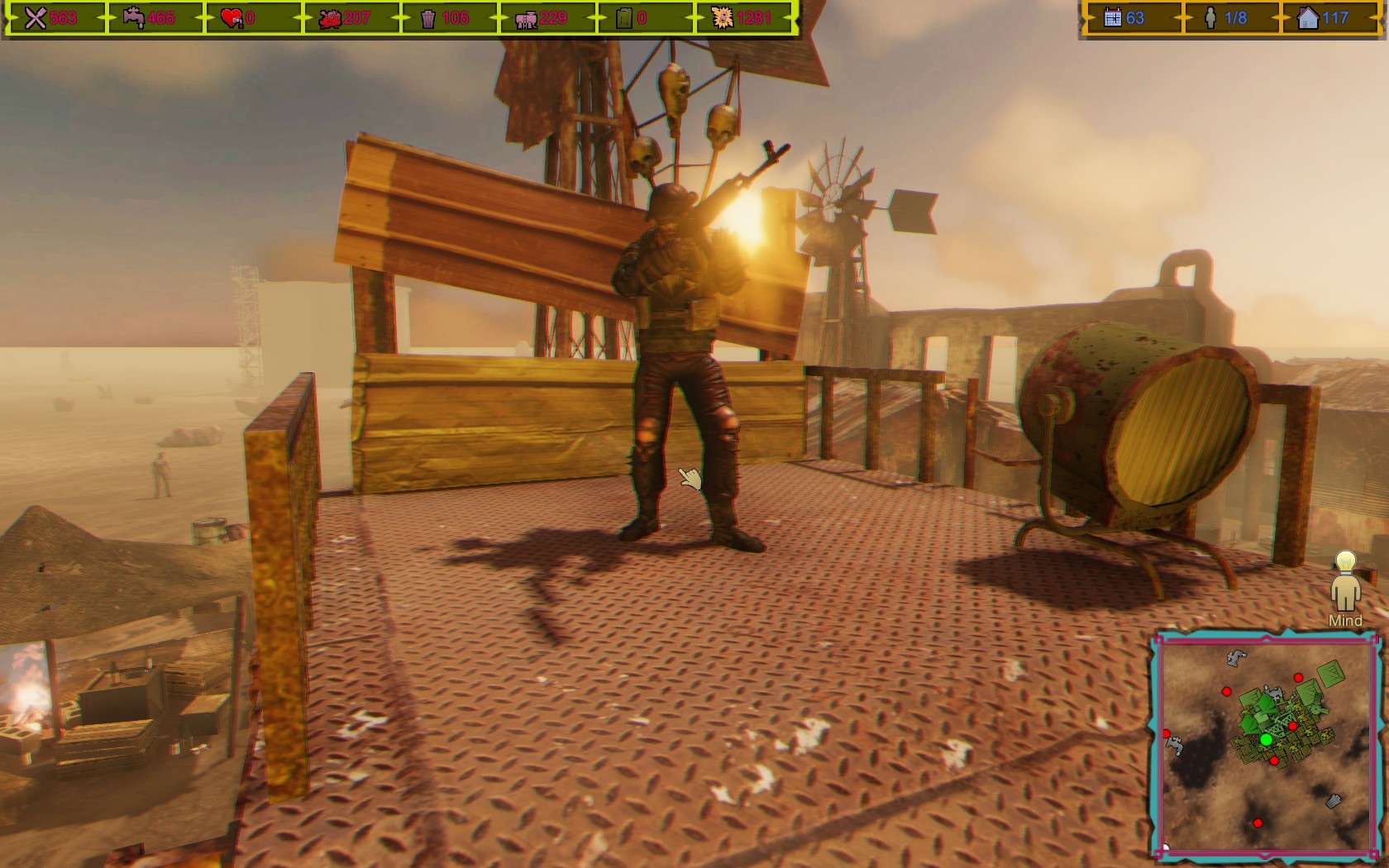Select the fuel canister resource icon
This screenshot has height=868, width=1389.
[623, 17]
